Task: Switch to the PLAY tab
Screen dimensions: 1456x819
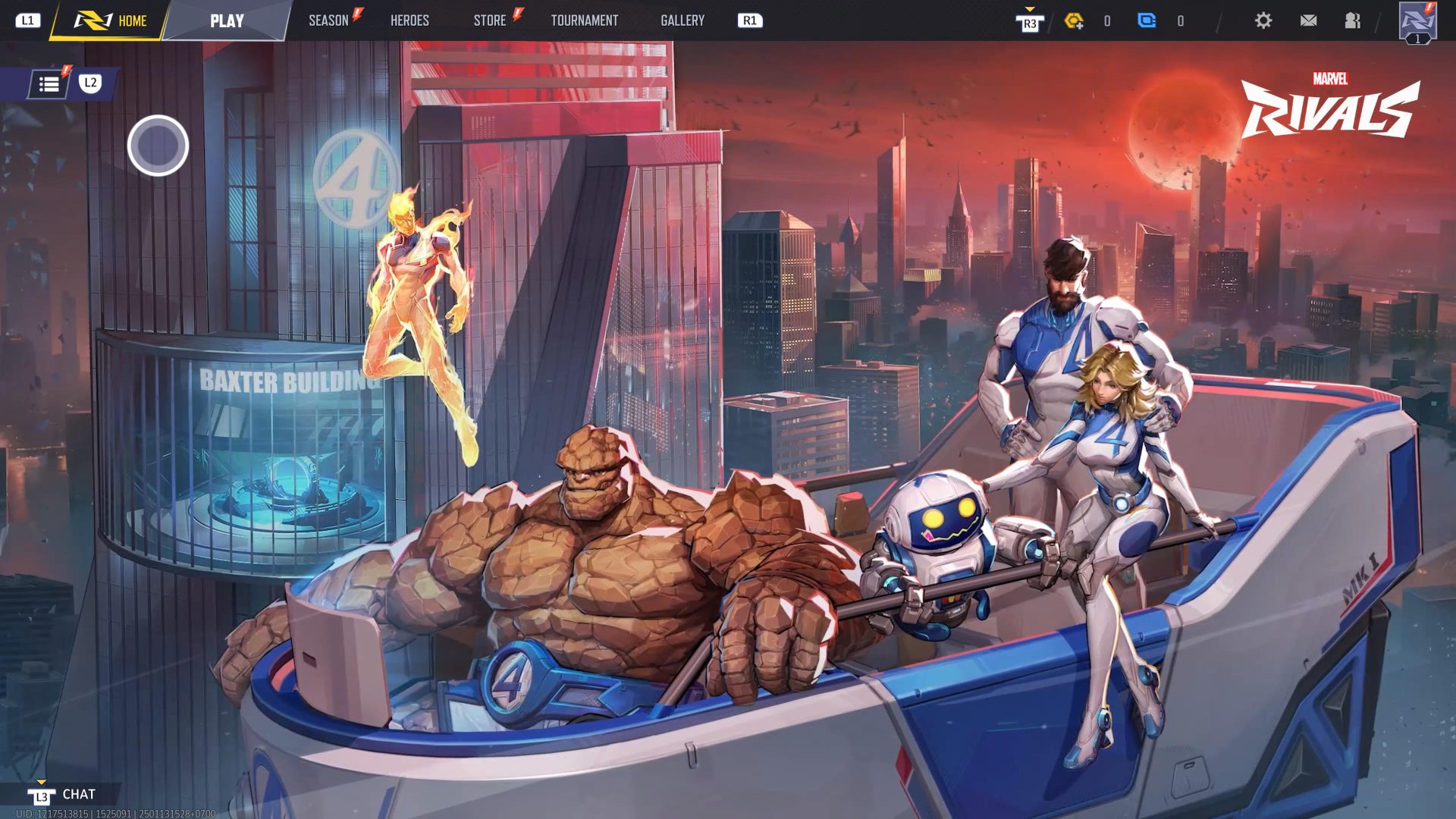Action: click(x=227, y=20)
